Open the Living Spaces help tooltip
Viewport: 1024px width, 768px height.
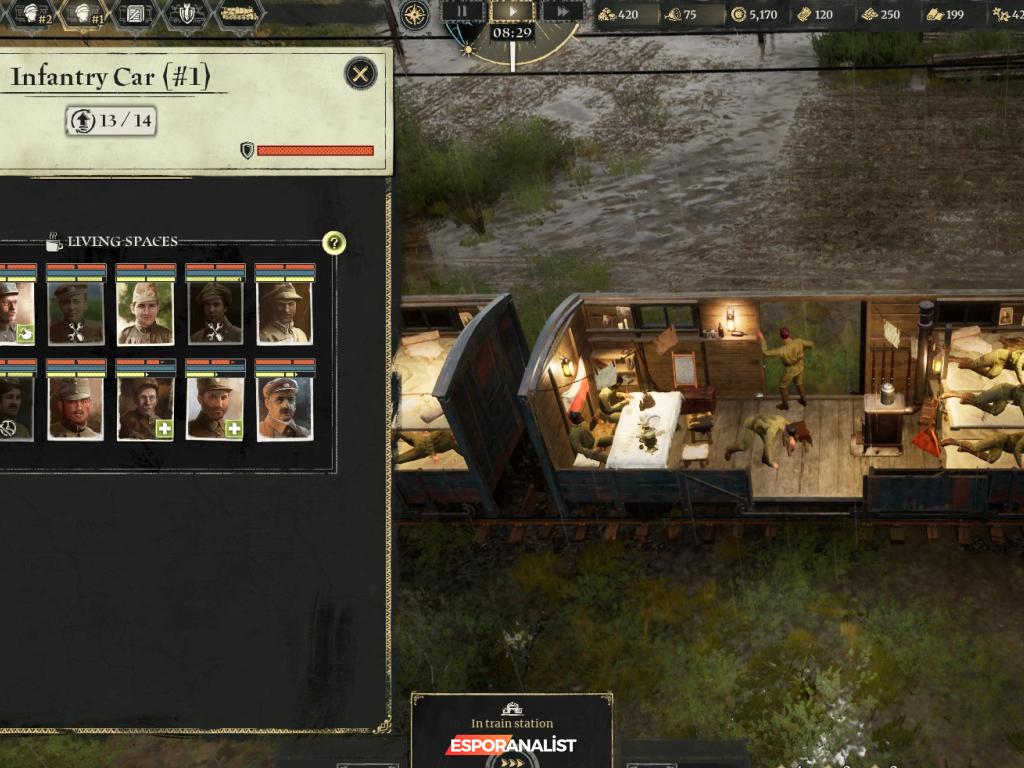coord(334,243)
